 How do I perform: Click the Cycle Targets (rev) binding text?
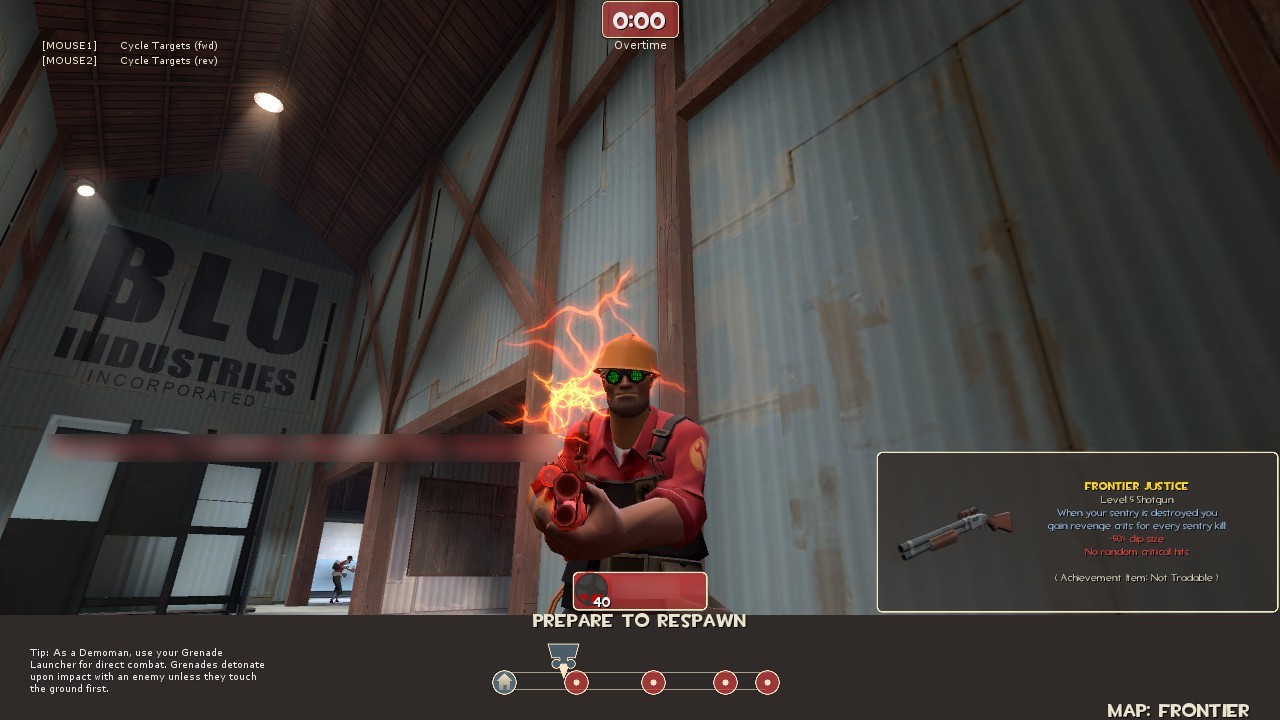point(168,60)
